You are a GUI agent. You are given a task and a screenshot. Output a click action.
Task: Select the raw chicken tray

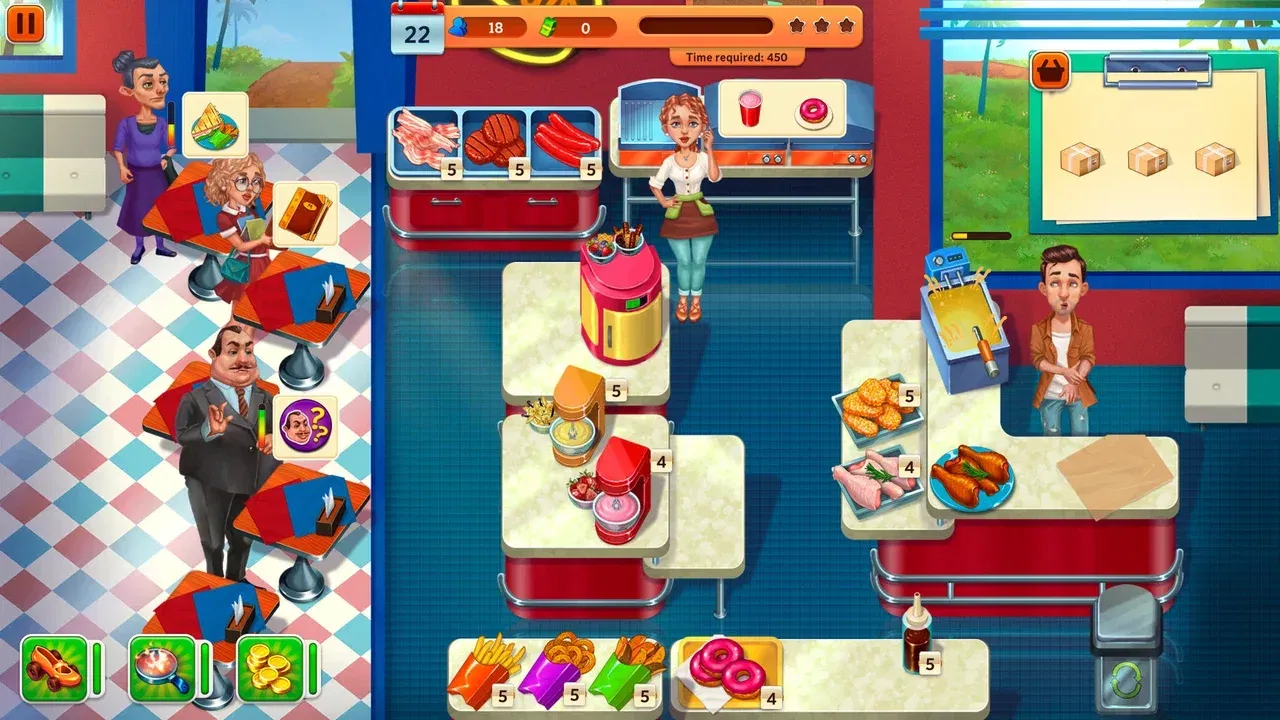click(876, 480)
